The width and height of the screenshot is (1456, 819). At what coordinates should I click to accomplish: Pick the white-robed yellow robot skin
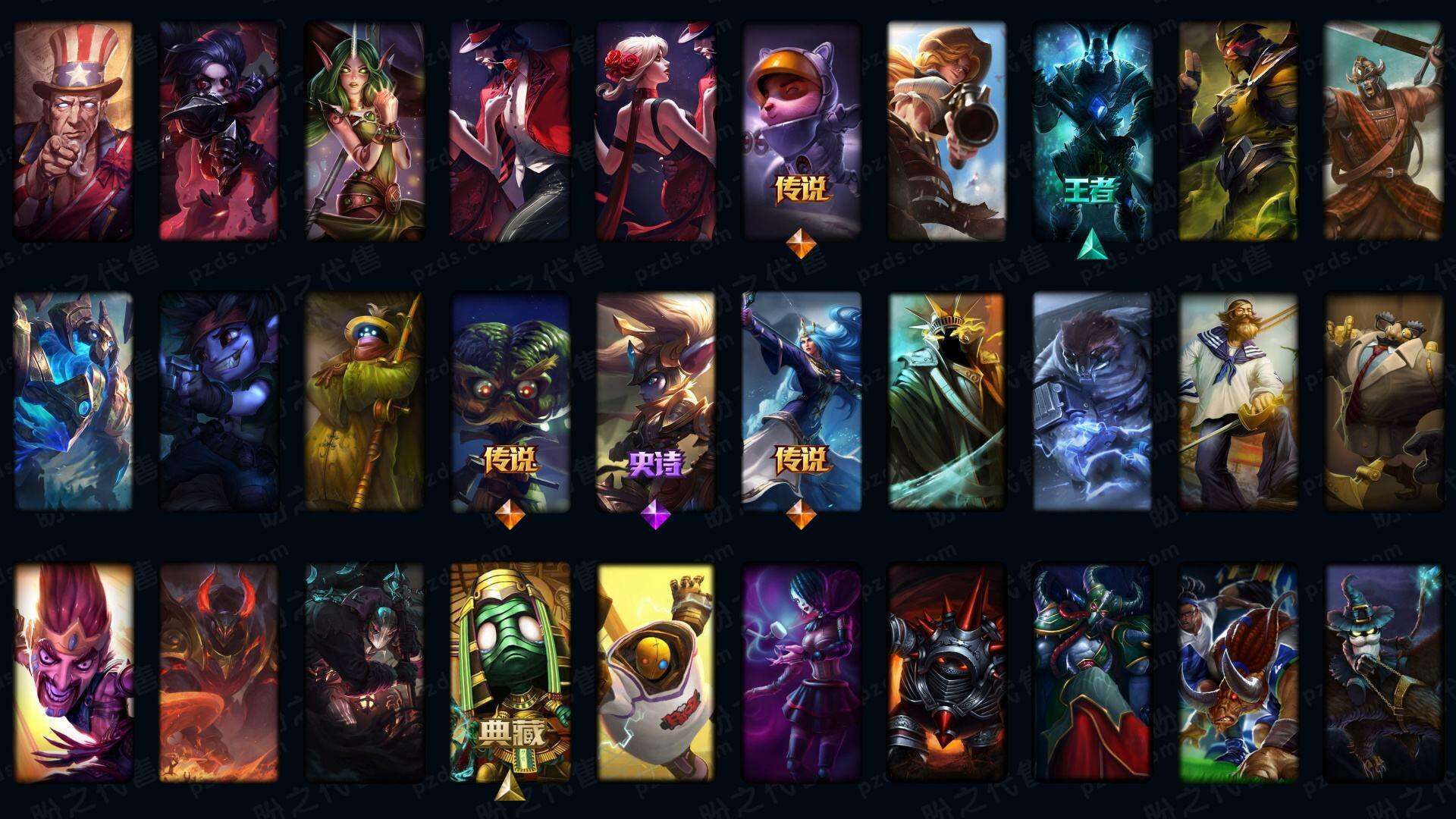tap(655, 672)
